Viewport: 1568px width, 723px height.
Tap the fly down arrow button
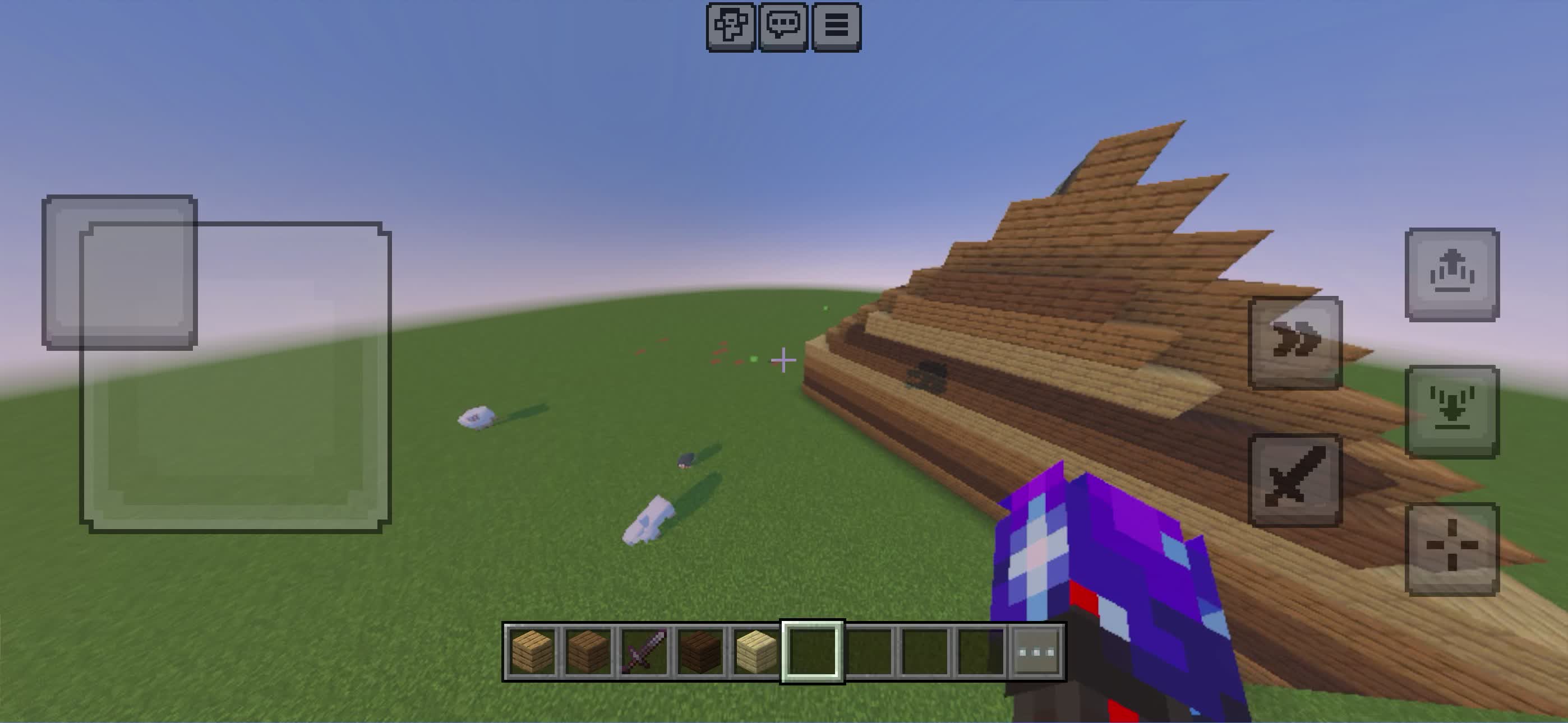coord(1452,412)
